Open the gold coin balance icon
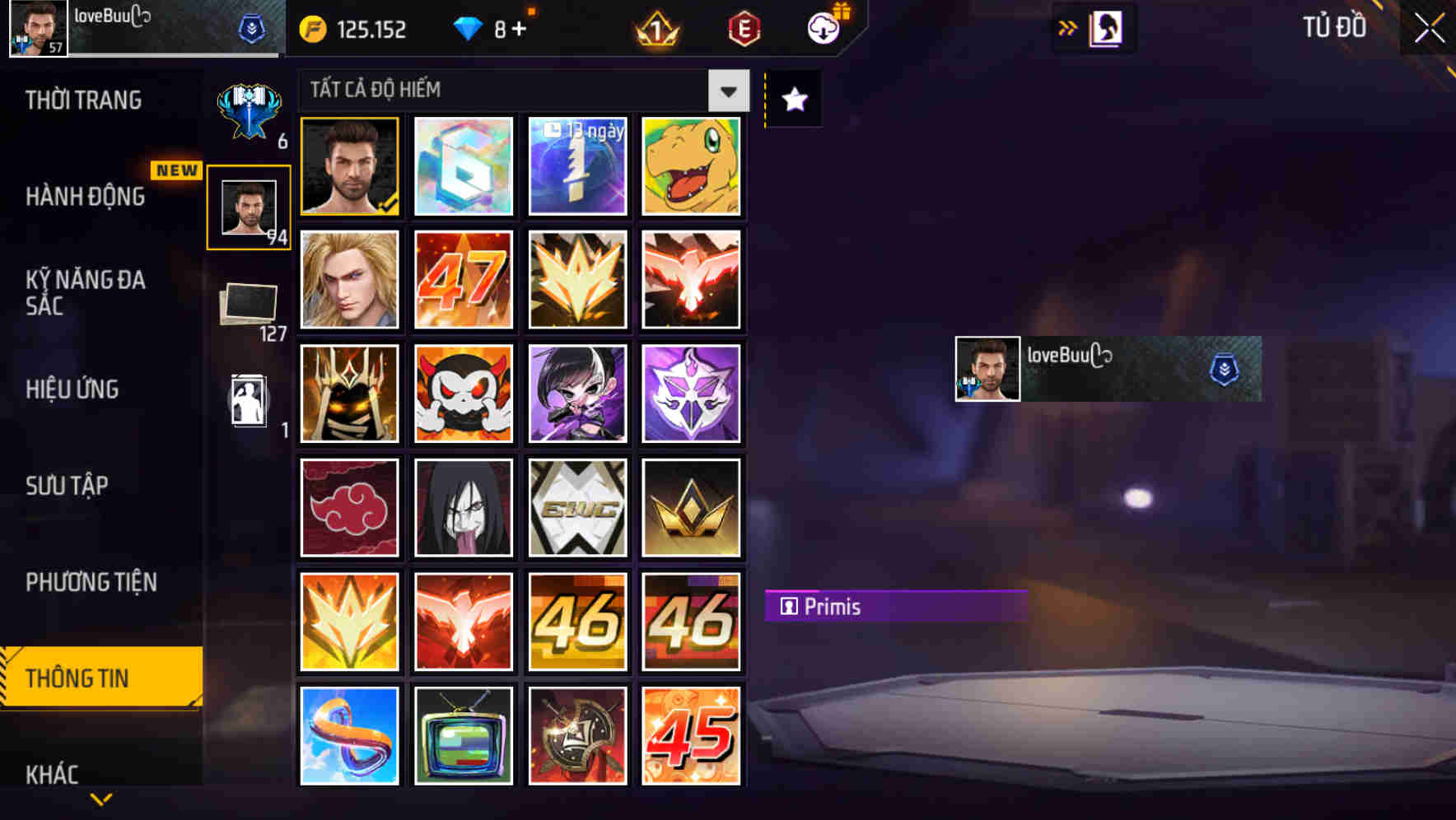The image size is (1456, 820). pos(311,29)
